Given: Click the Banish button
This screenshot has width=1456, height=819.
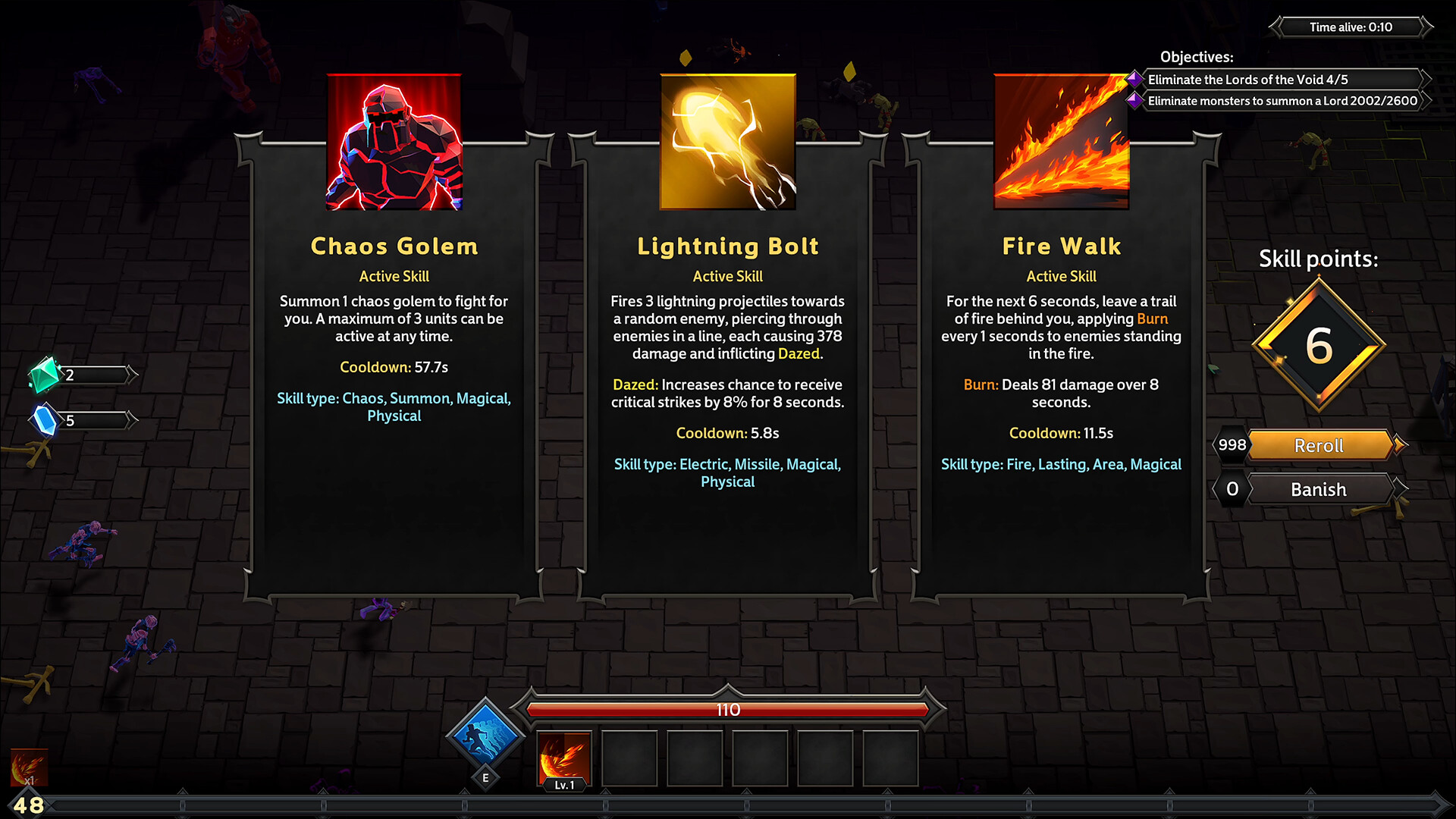Looking at the screenshot, I should 1318,489.
